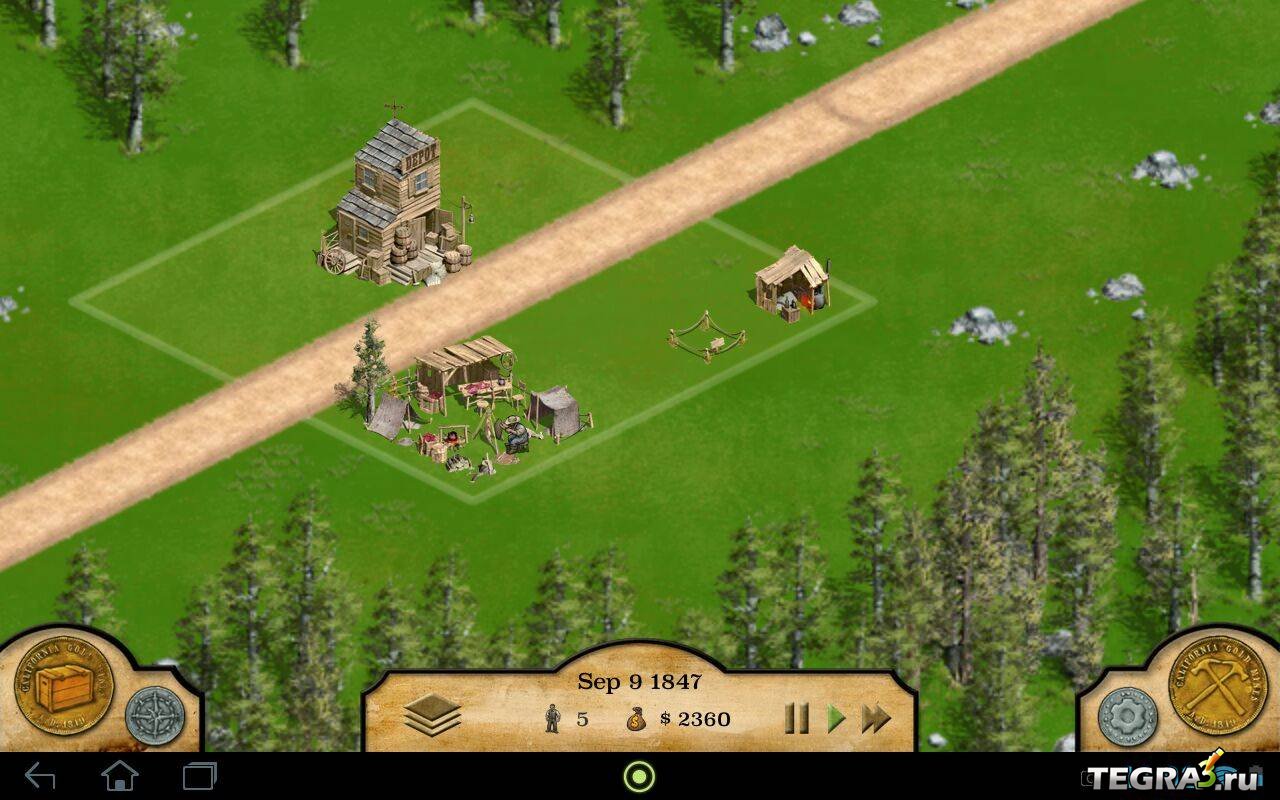Open the pickaxe and hammer build menu
1280x800 pixels.
click(1218, 686)
